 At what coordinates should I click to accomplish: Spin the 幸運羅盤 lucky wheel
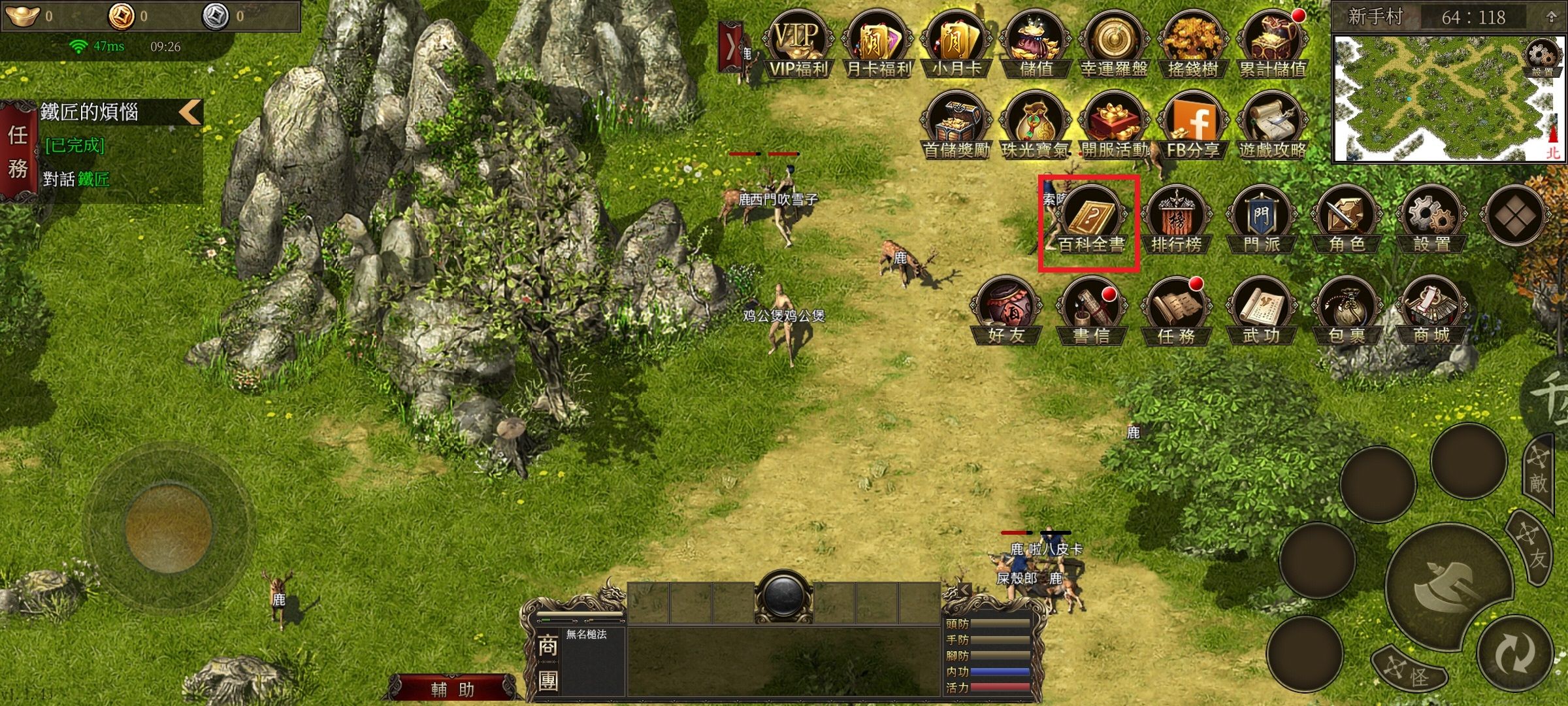[x=1114, y=44]
